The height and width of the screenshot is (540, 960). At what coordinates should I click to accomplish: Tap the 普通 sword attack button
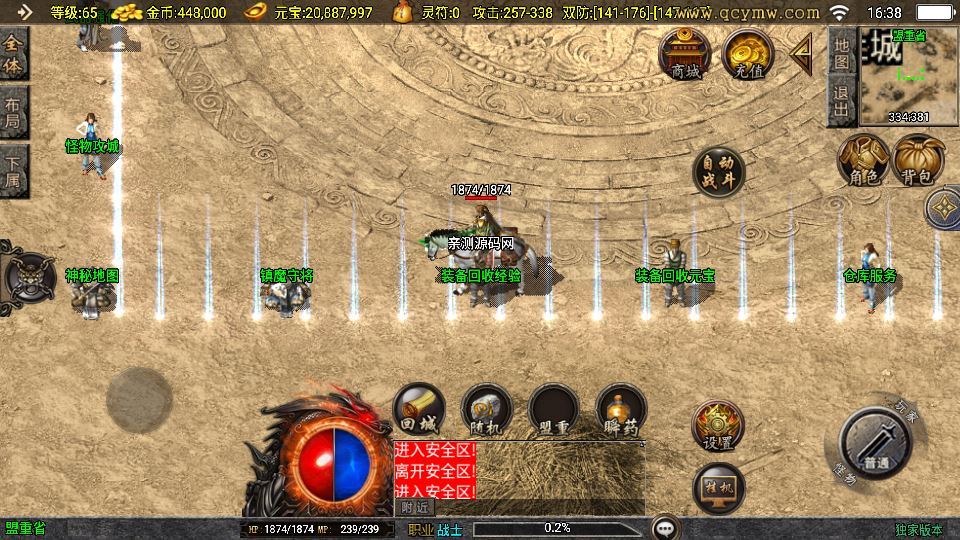click(875, 443)
